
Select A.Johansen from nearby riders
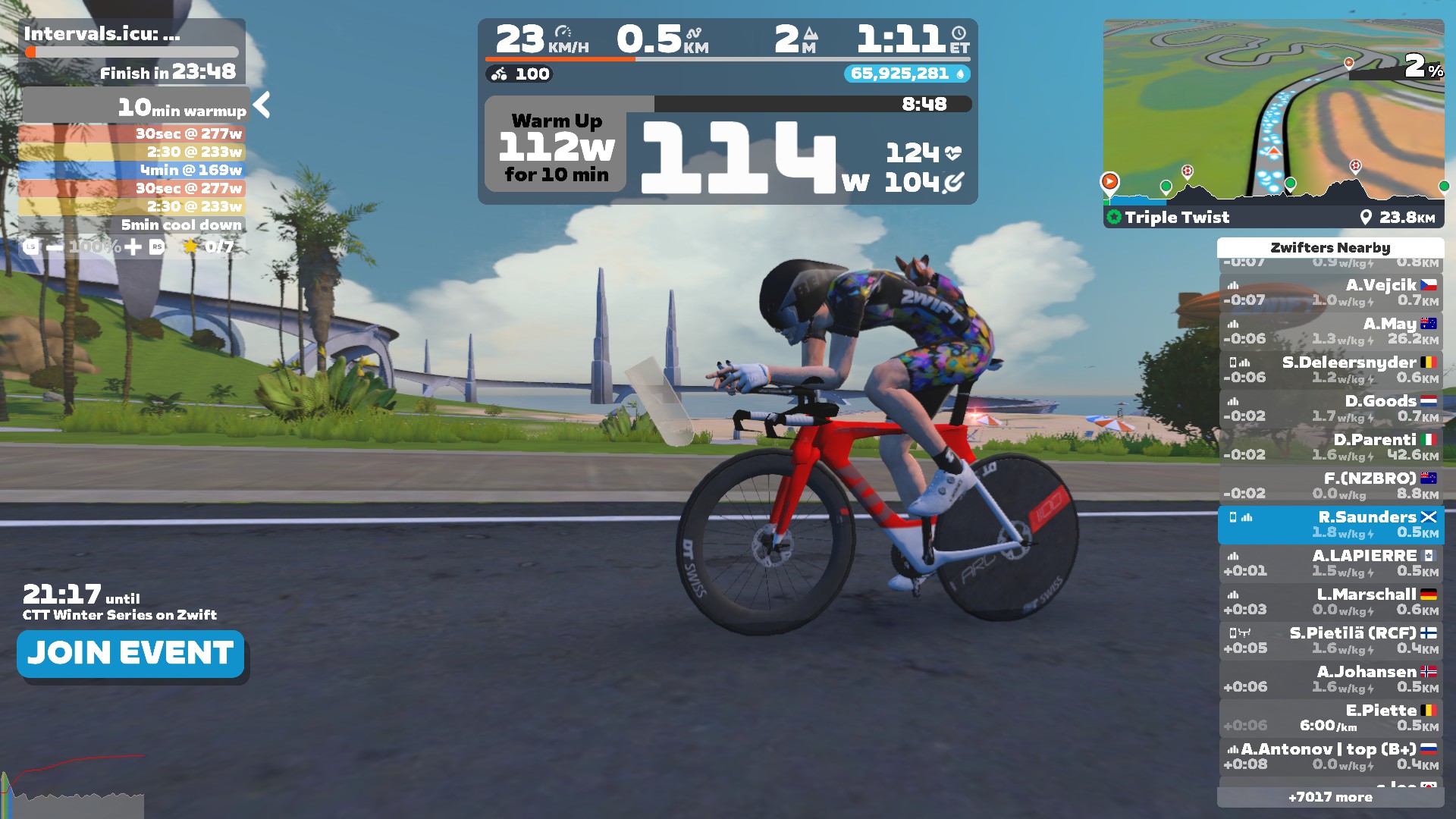1331,679
